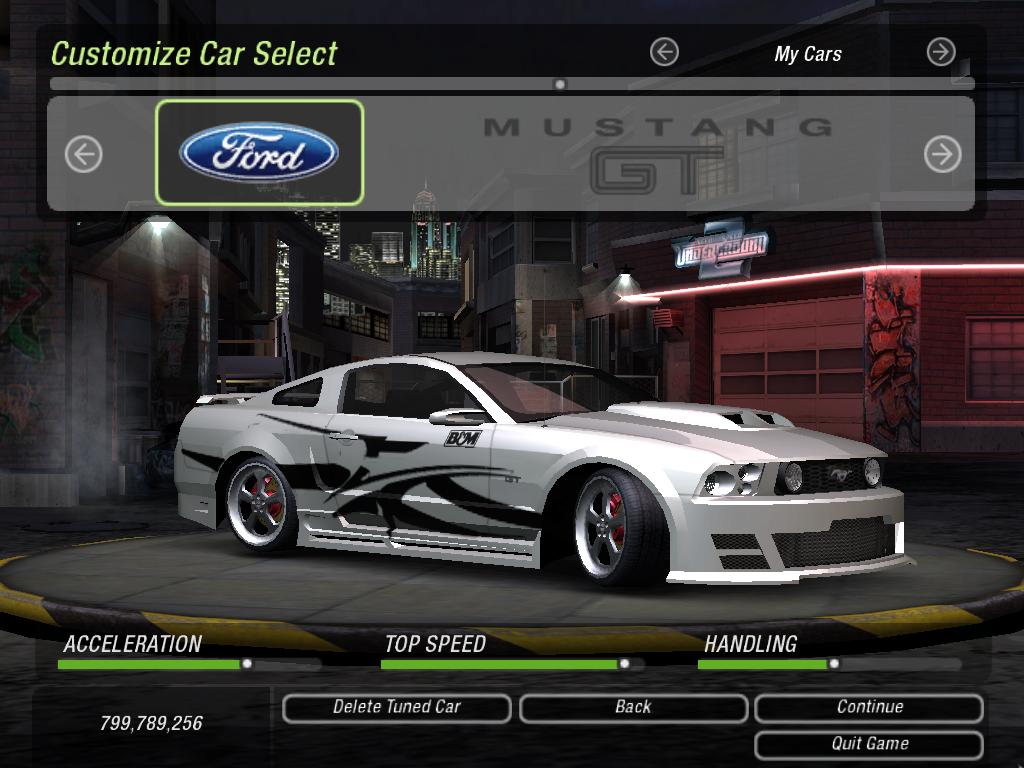Click the car list scrollbar handle
Viewport: 1024px width, 768px height.
click(560, 85)
